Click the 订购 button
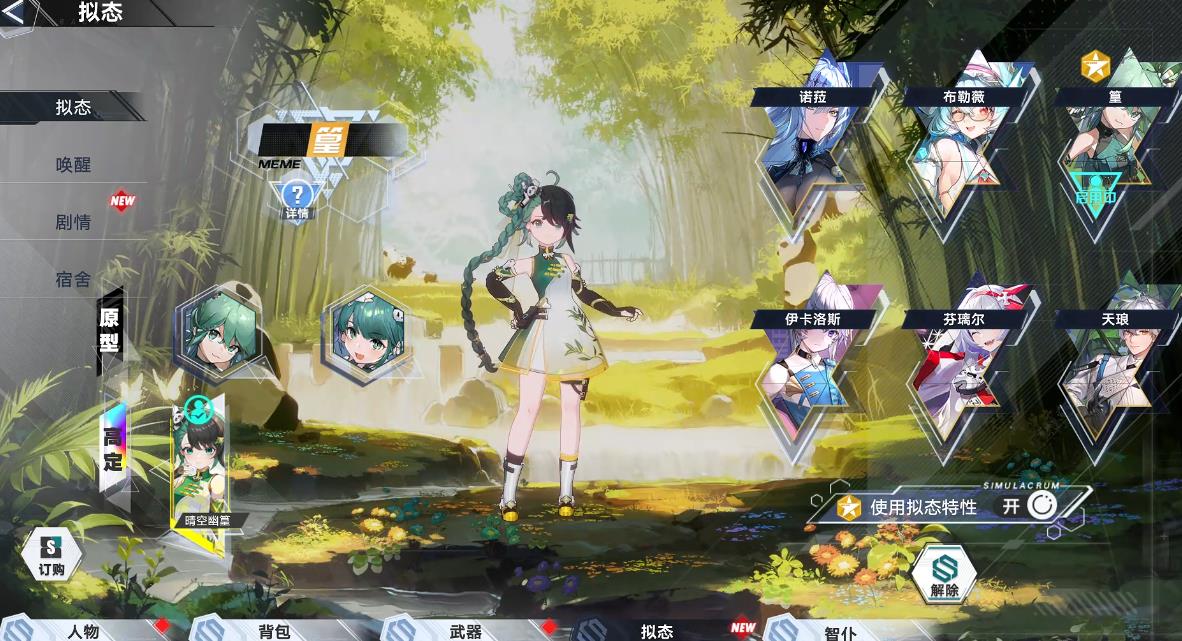The width and height of the screenshot is (1182, 641). 51,555
